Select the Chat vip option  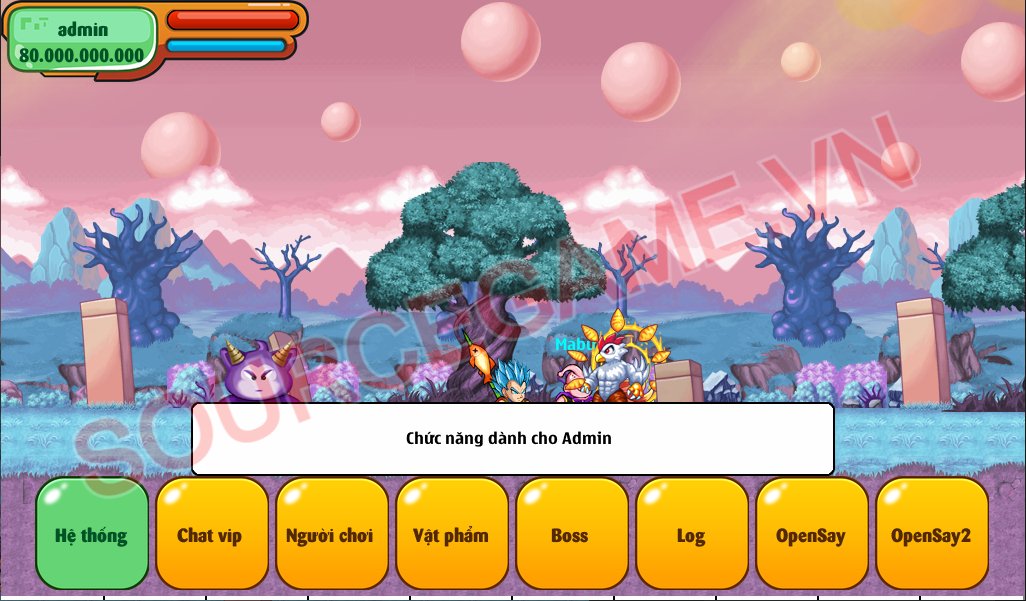[211, 534]
